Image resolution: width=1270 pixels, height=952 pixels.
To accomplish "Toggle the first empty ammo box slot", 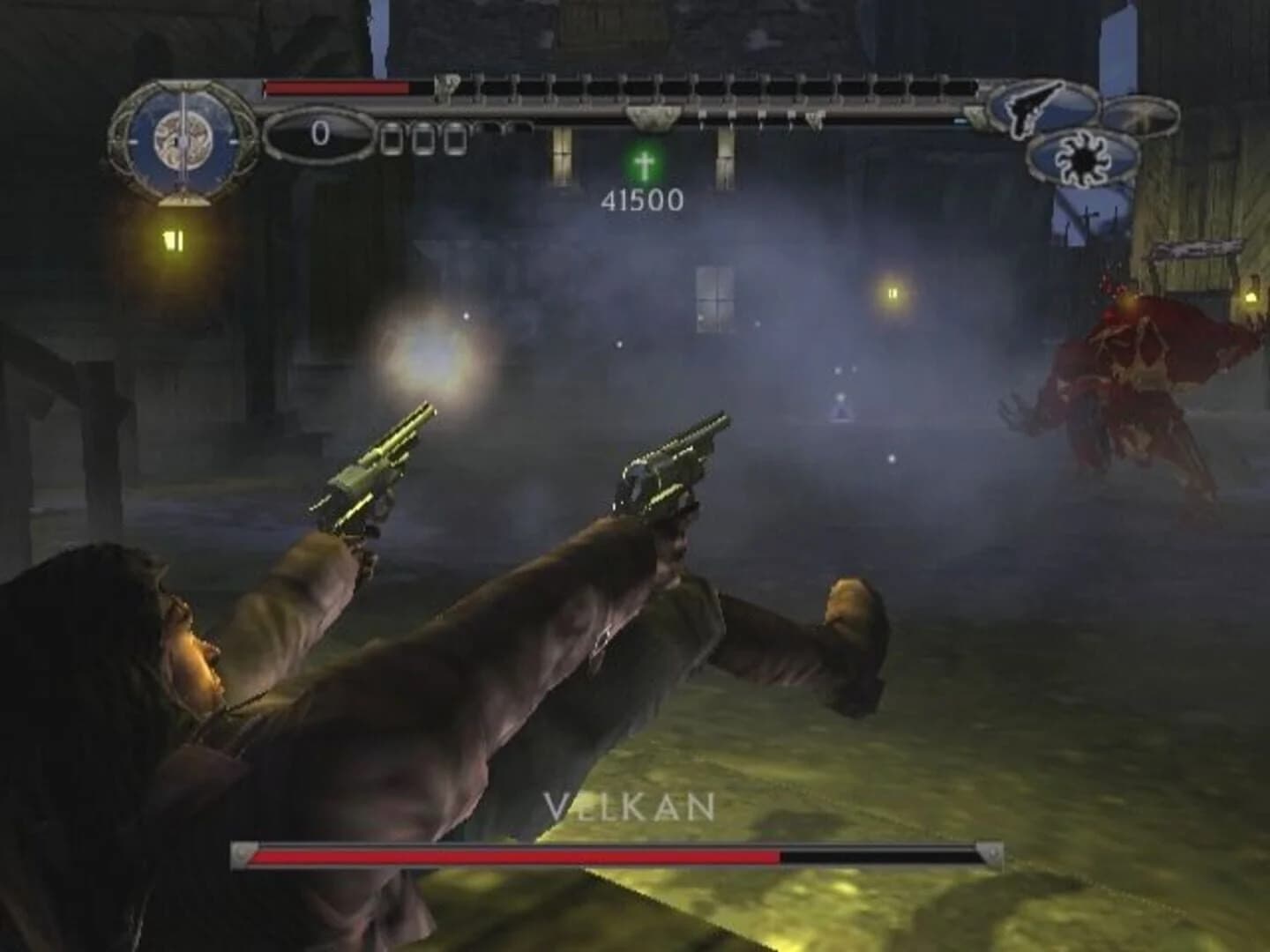I will coord(390,139).
